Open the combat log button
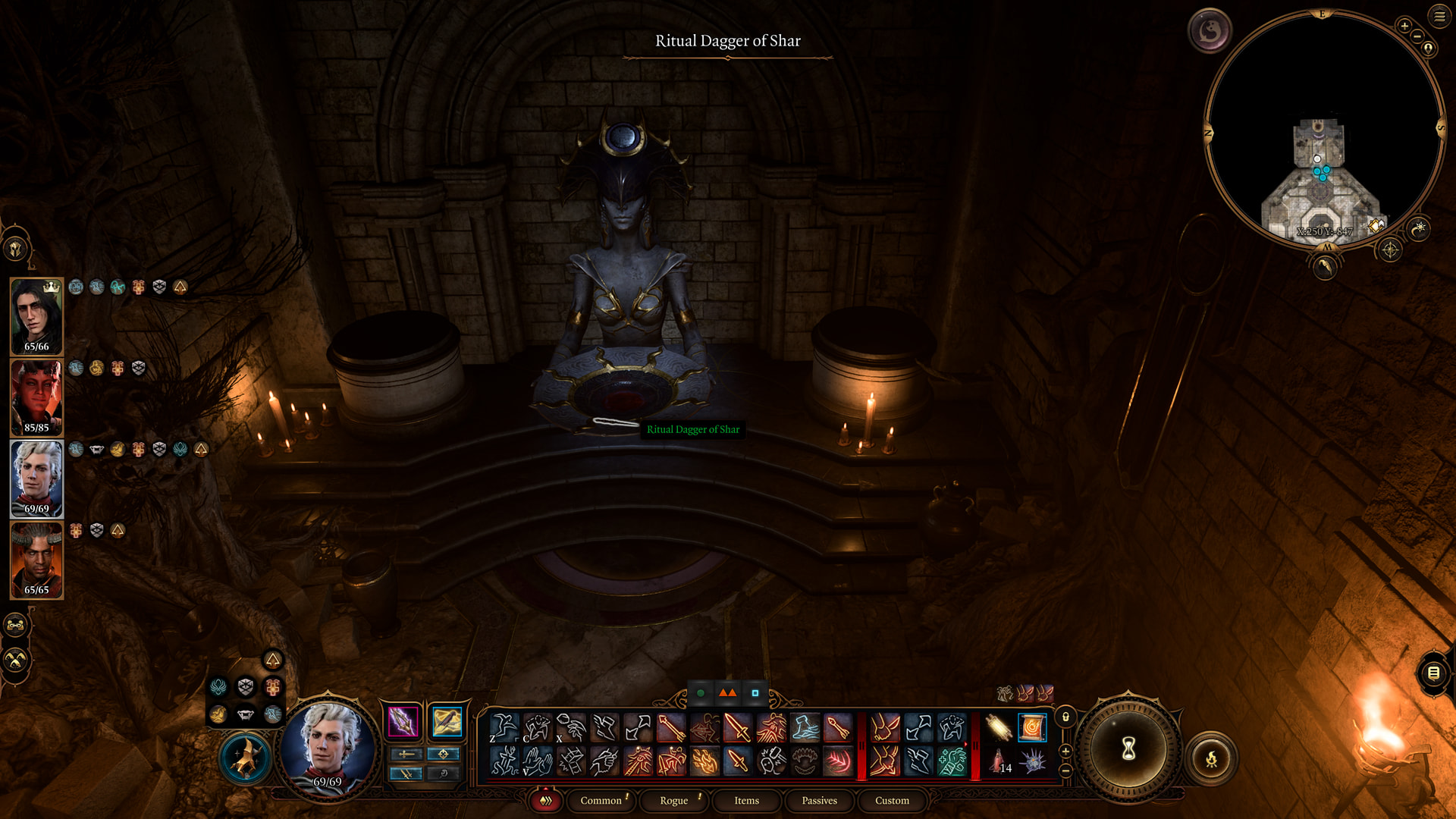 point(1433,673)
